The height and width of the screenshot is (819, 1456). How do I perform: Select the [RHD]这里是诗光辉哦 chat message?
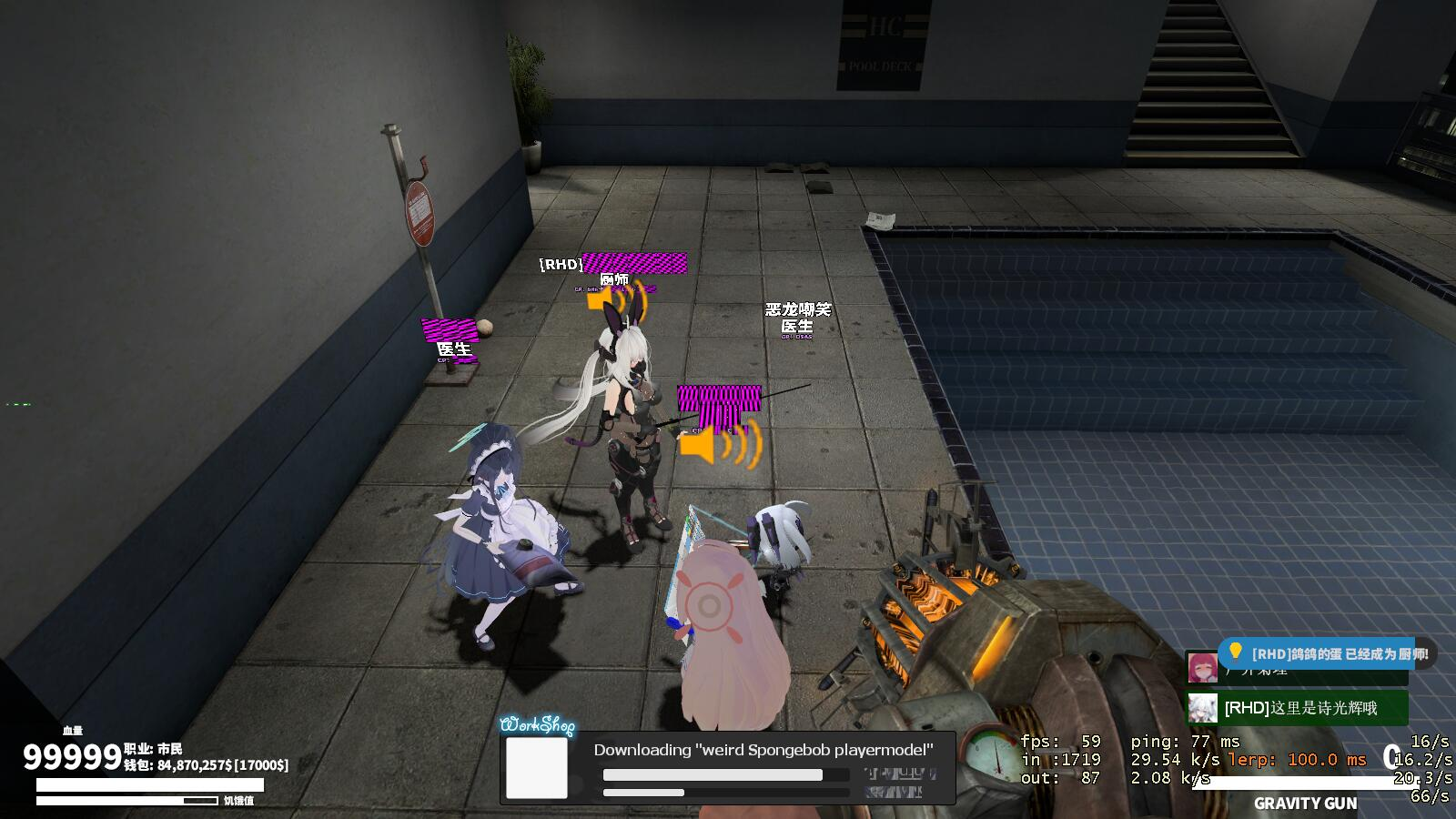[1301, 708]
